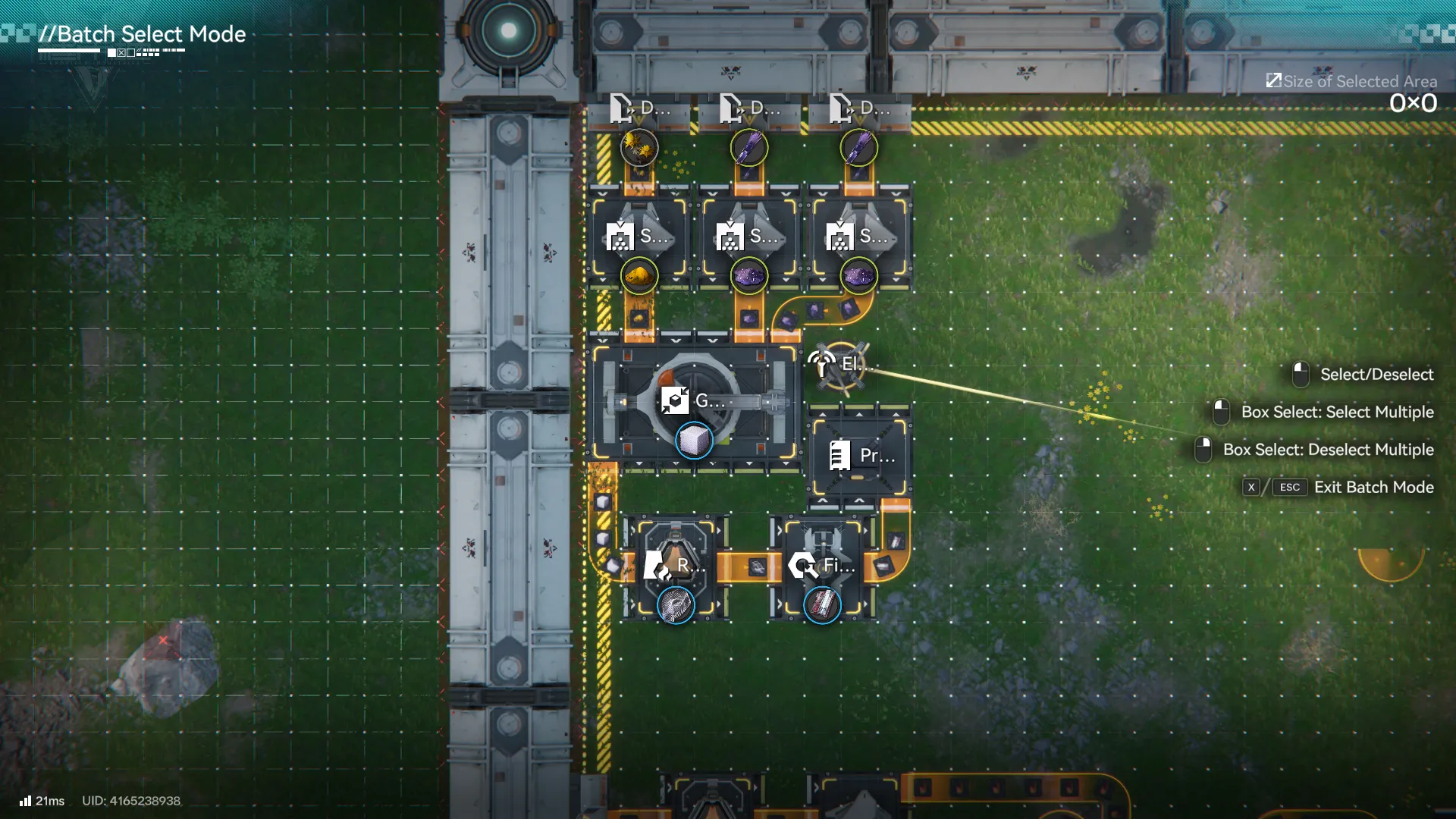Click the purple crystal ore swatch on the middle Smelter

coord(748,275)
